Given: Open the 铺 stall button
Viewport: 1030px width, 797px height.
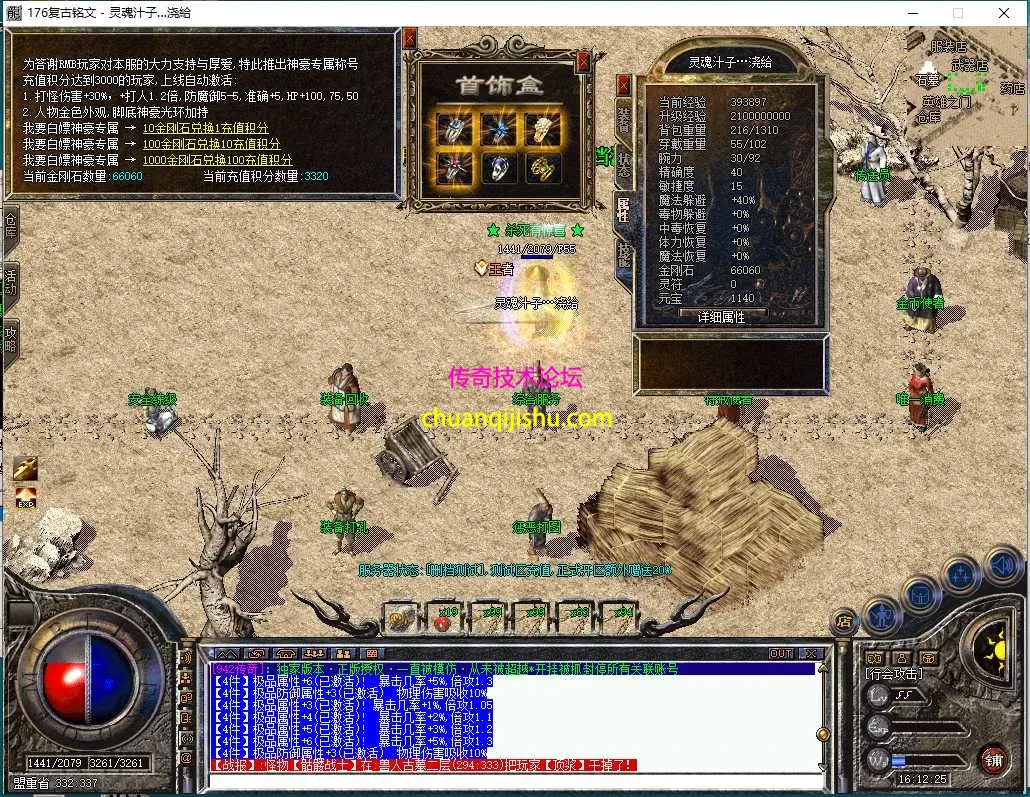Looking at the screenshot, I should pyautogui.click(x=991, y=758).
